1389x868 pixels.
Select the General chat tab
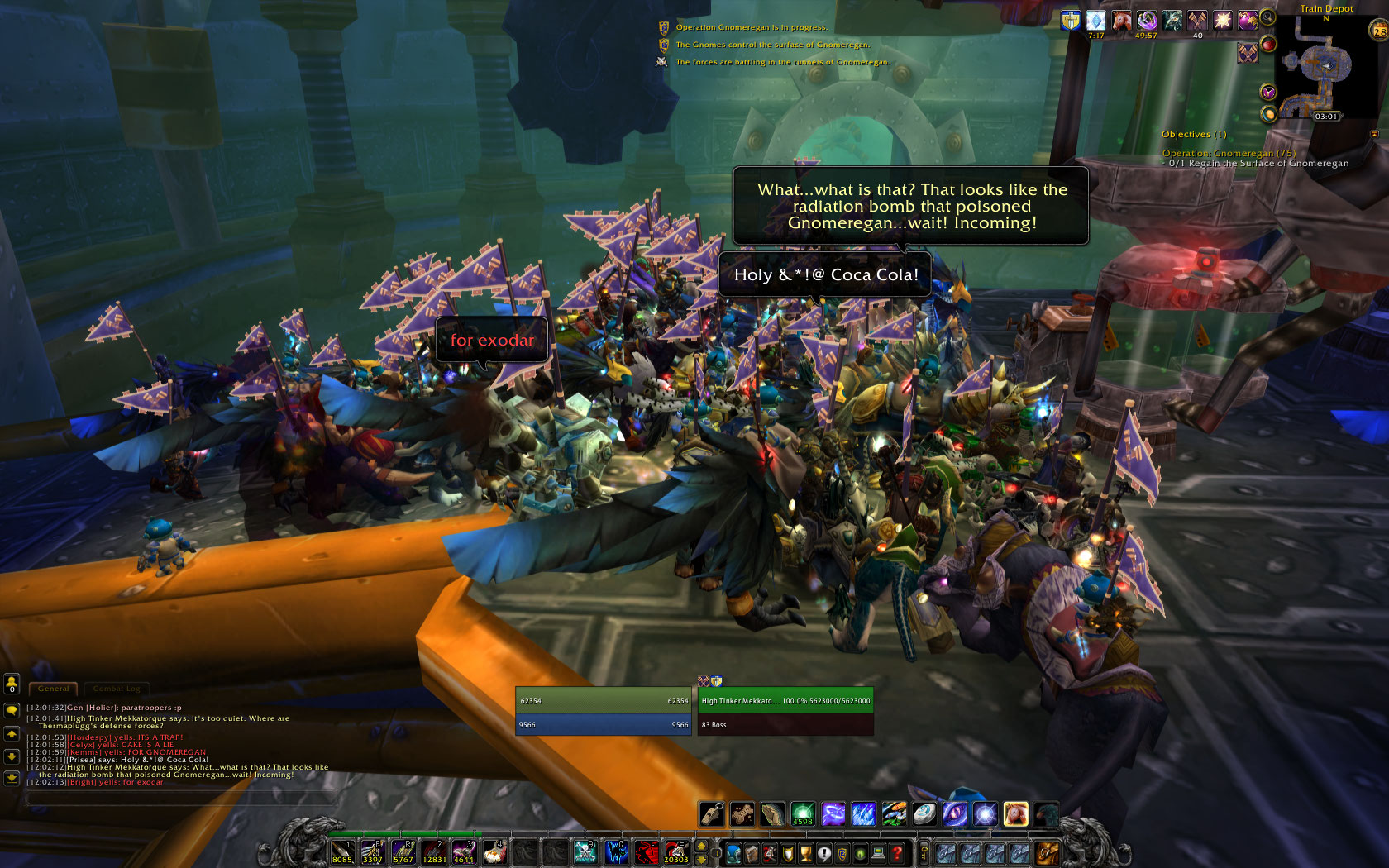pyautogui.click(x=54, y=689)
